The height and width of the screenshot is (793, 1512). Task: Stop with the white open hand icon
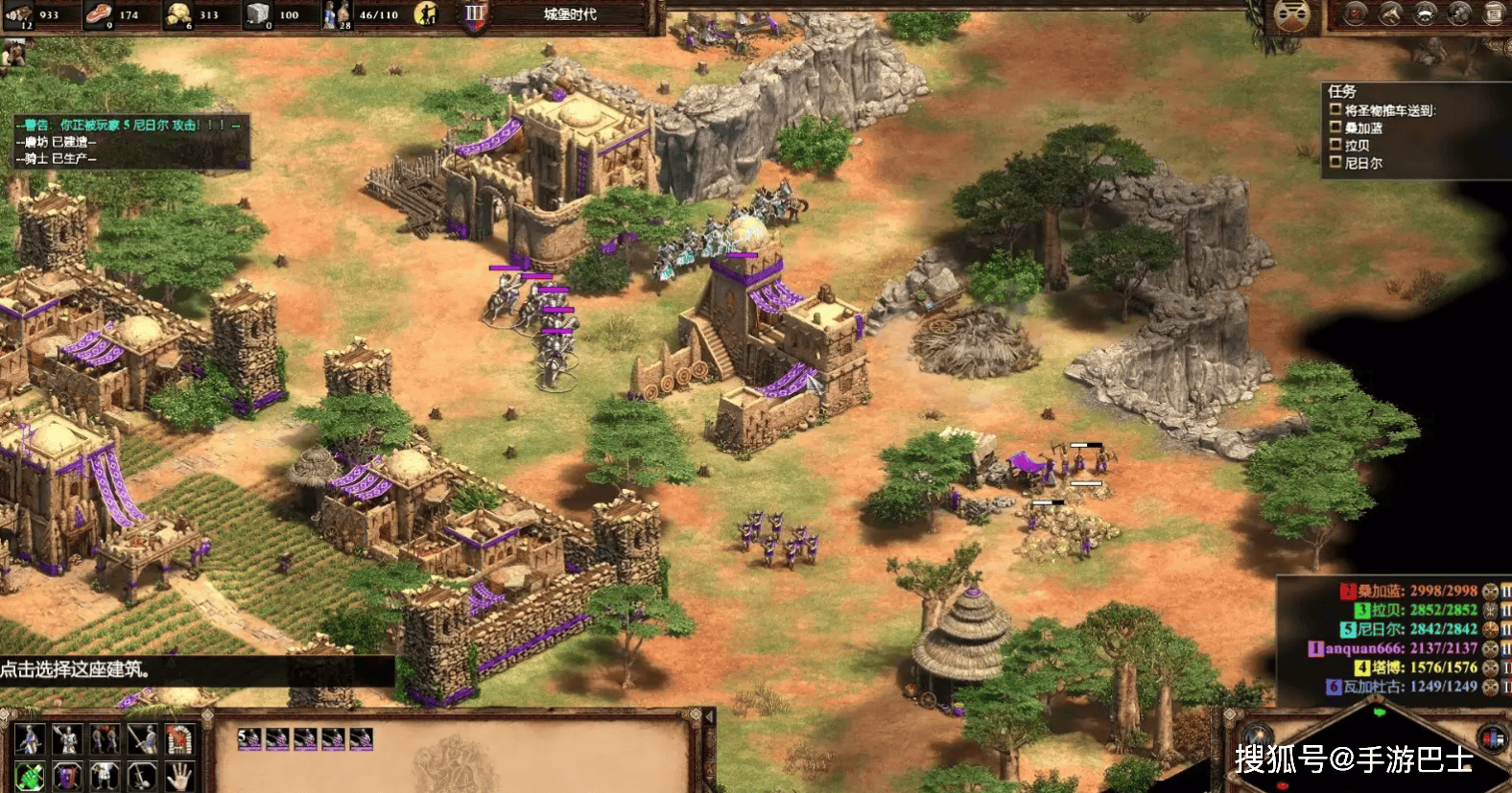tap(179, 775)
